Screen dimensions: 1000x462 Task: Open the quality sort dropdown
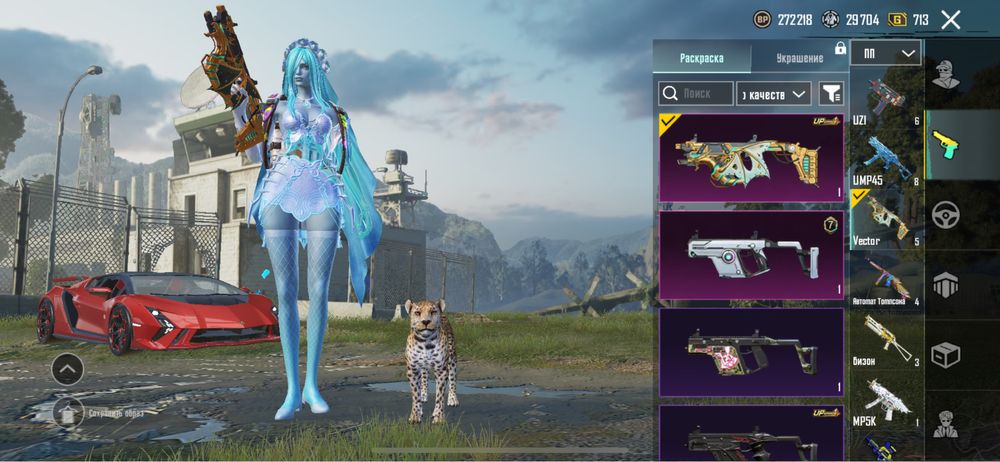[x=773, y=94]
